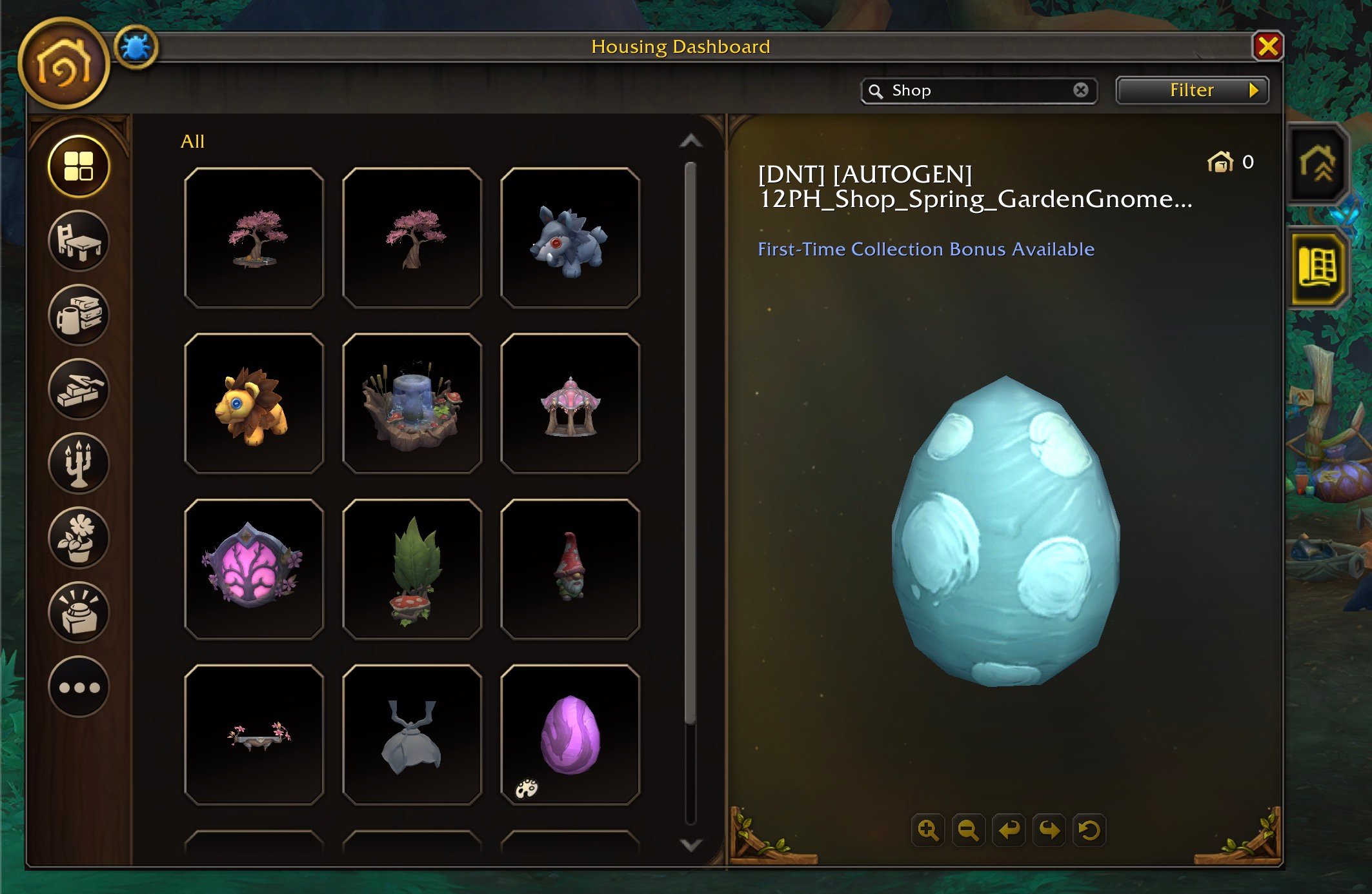Viewport: 1372px width, 894px height.
Task: Clear the Shop search field with the X
Action: coord(1082,90)
